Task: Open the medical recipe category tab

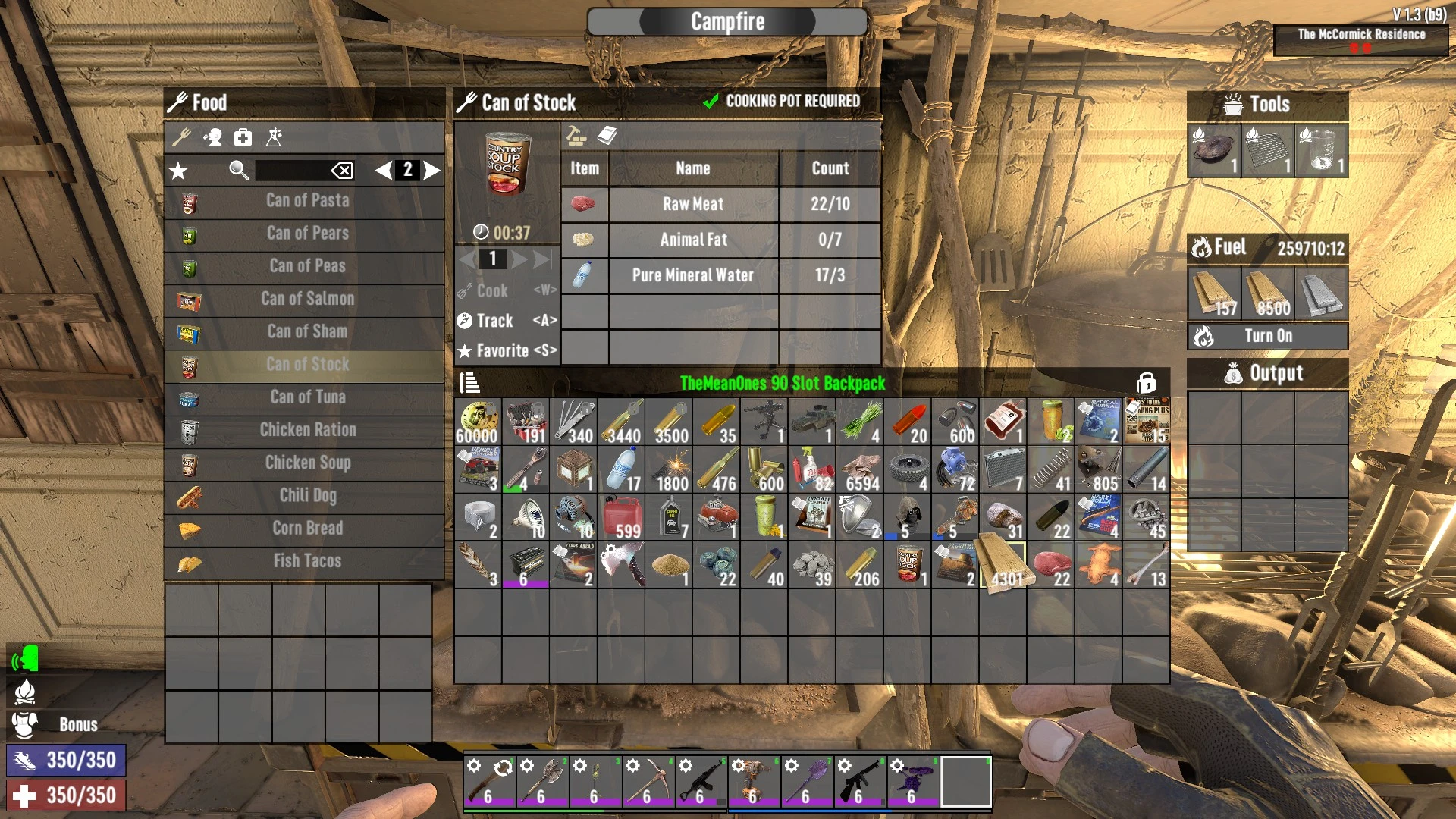Action: (243, 137)
